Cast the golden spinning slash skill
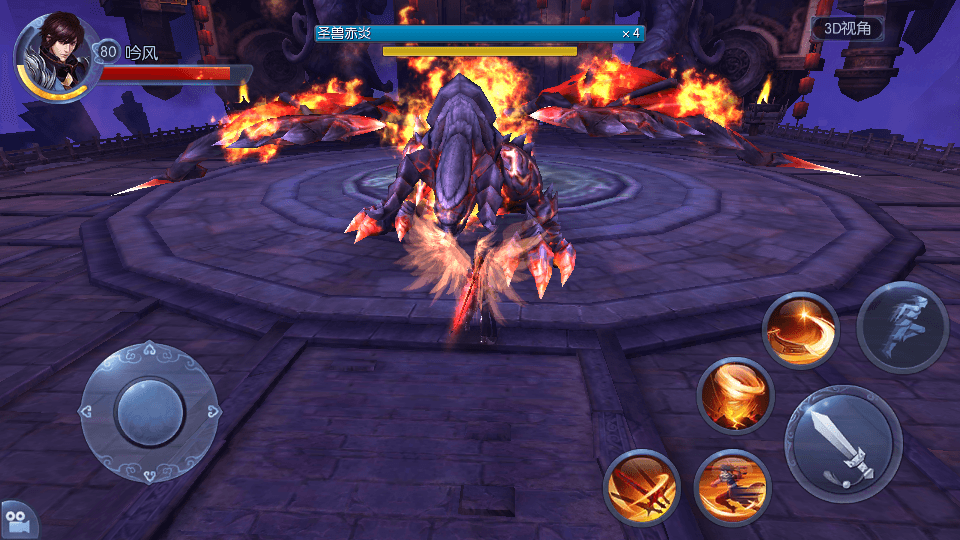 [x=800, y=331]
